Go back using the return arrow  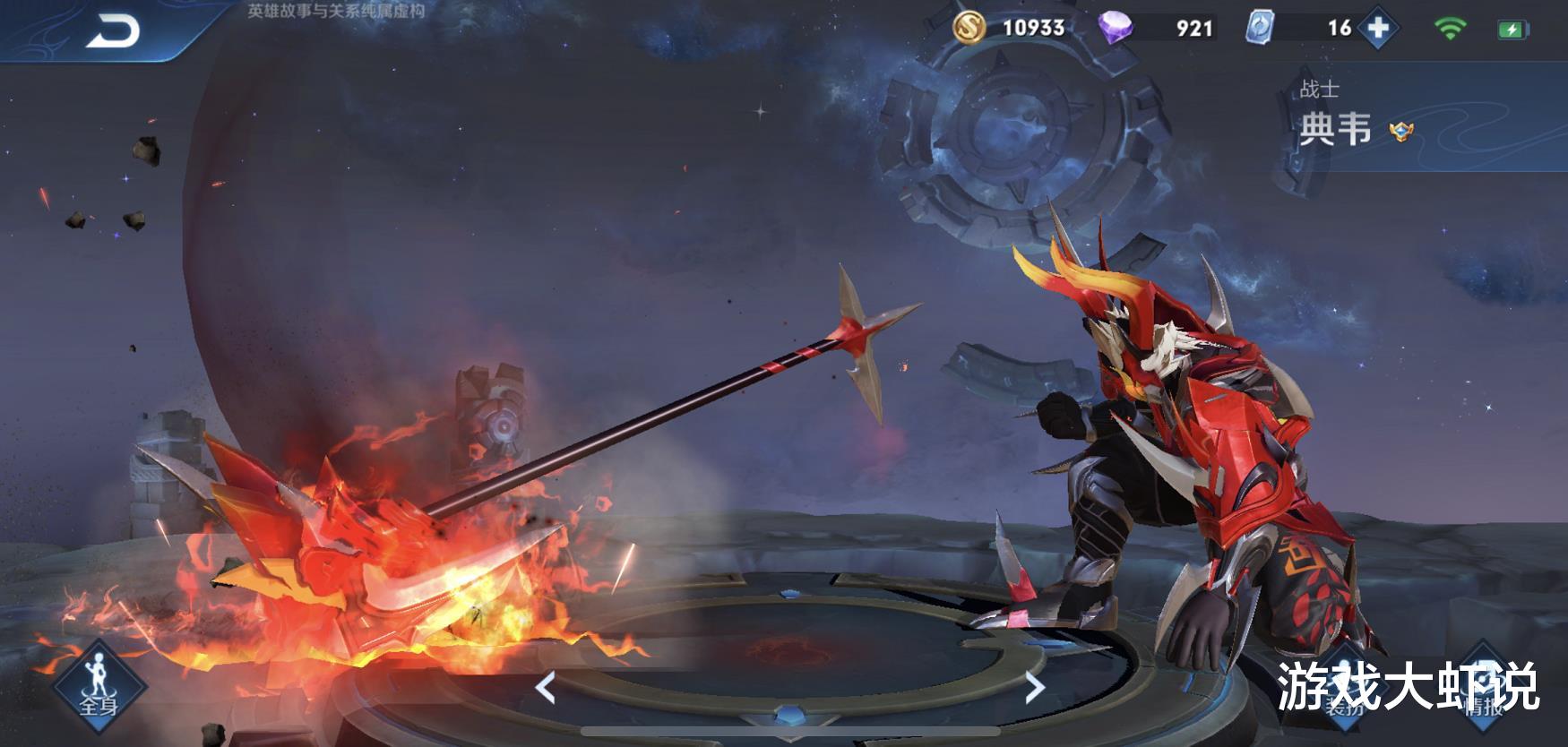click(x=114, y=31)
